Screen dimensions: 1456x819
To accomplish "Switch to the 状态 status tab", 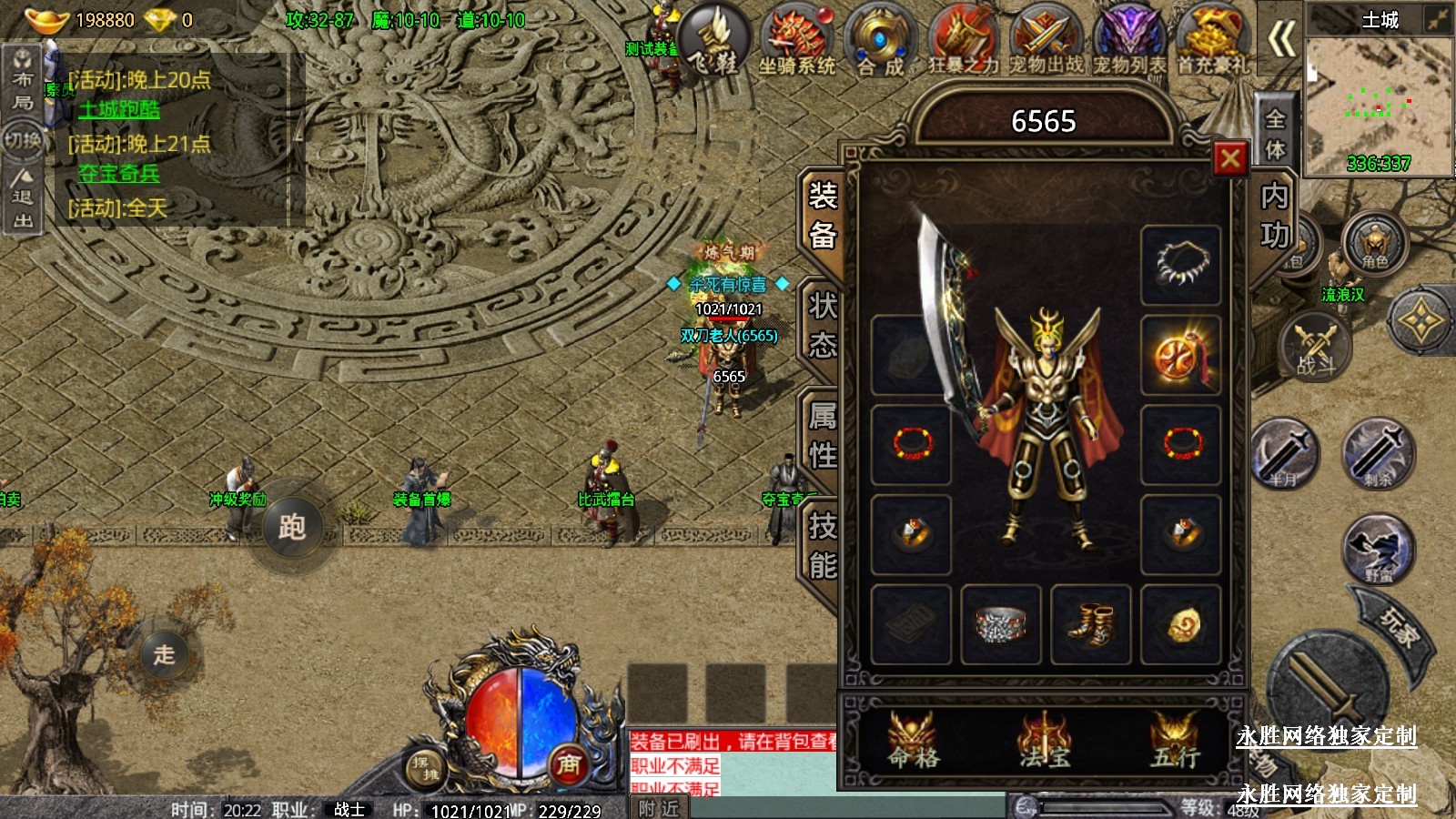I will 822,325.
